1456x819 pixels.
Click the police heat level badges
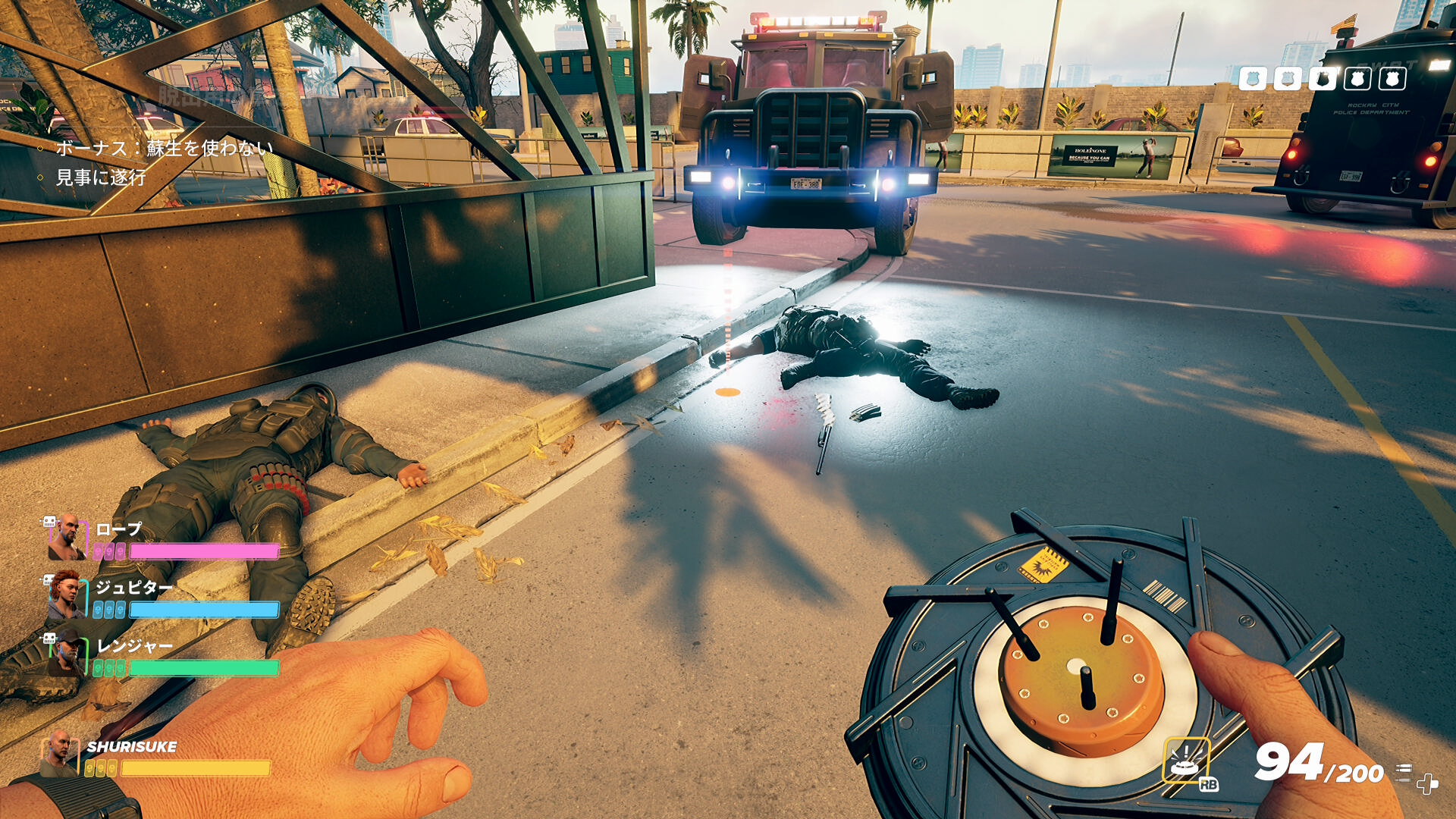click(x=1322, y=78)
